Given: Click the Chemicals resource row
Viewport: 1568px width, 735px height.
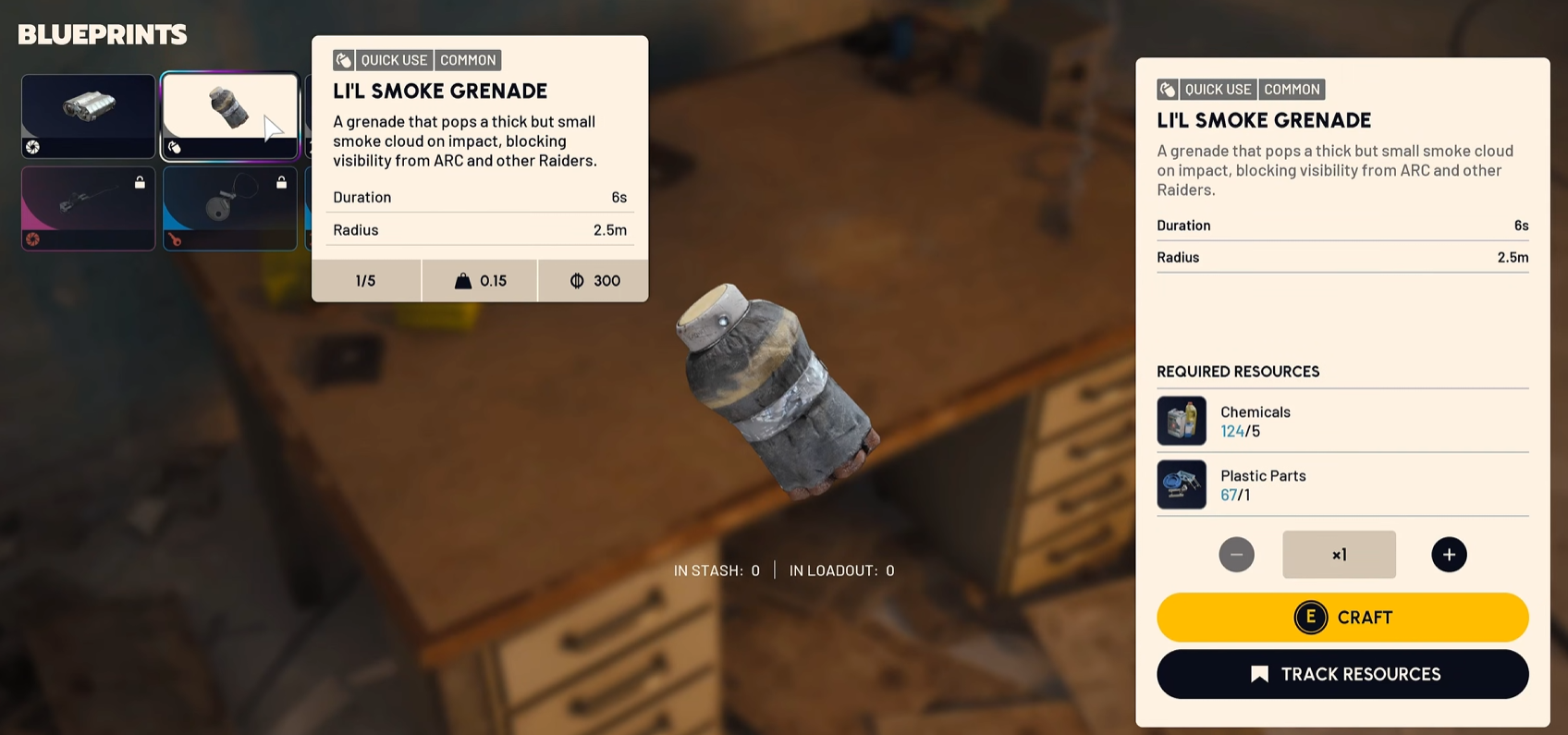Looking at the screenshot, I should point(1341,421).
